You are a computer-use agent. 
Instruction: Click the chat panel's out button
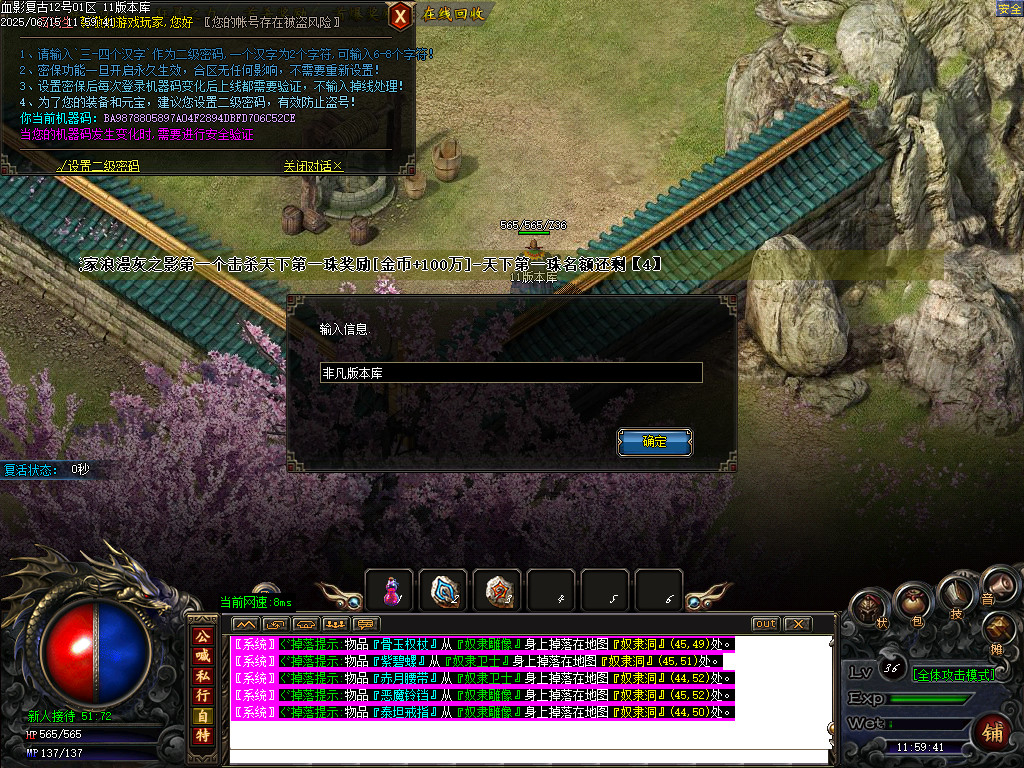765,624
